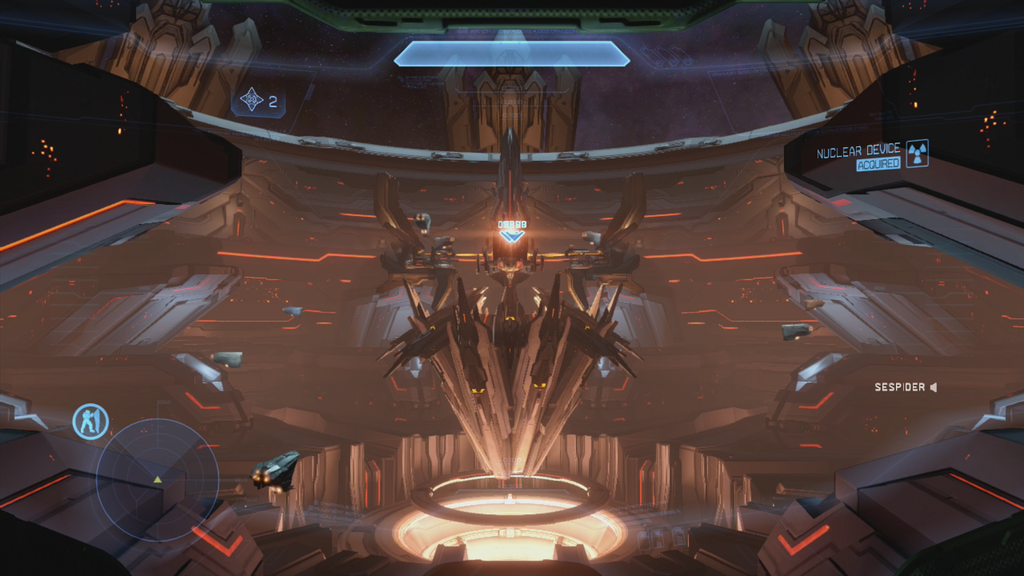Click the circular motion tracker radar
The width and height of the screenshot is (1024, 576).
(x=157, y=481)
